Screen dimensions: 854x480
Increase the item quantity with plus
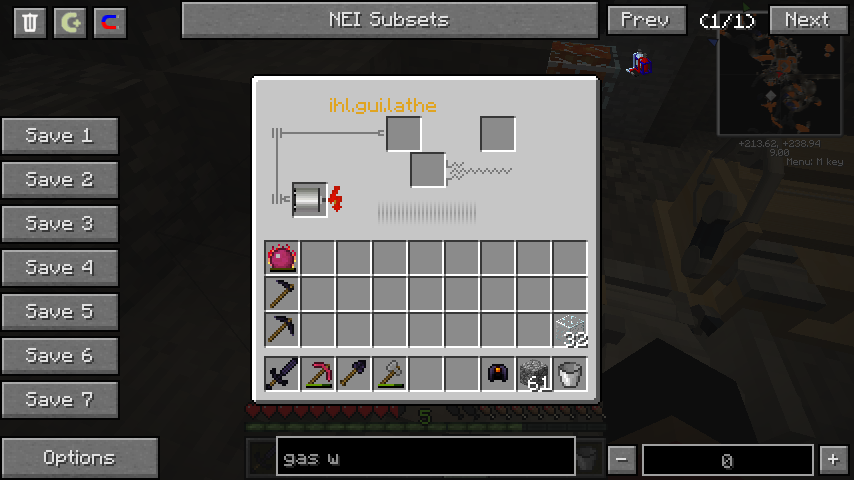(x=832, y=459)
